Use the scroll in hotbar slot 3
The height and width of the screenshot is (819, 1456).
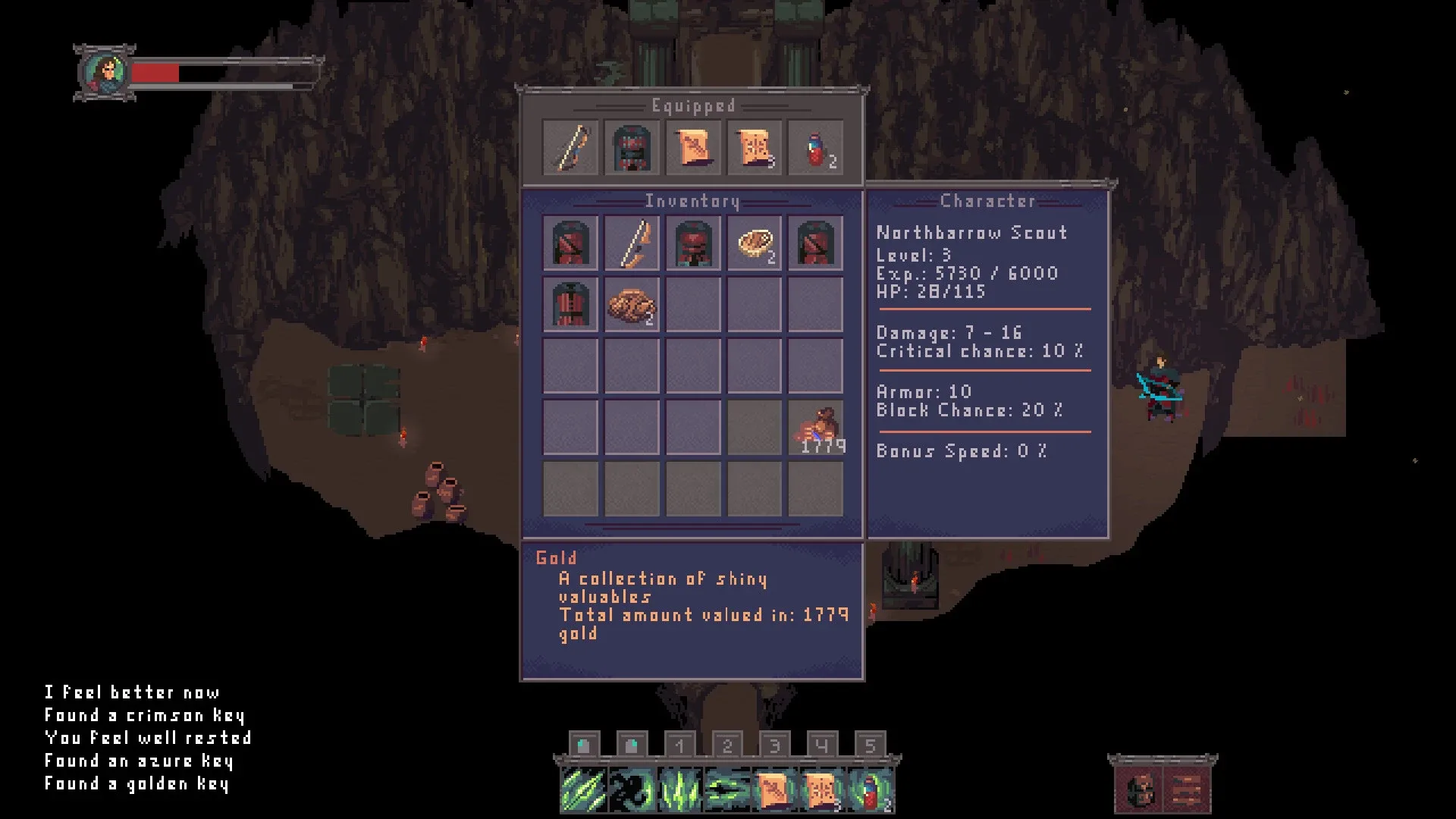[x=774, y=789]
